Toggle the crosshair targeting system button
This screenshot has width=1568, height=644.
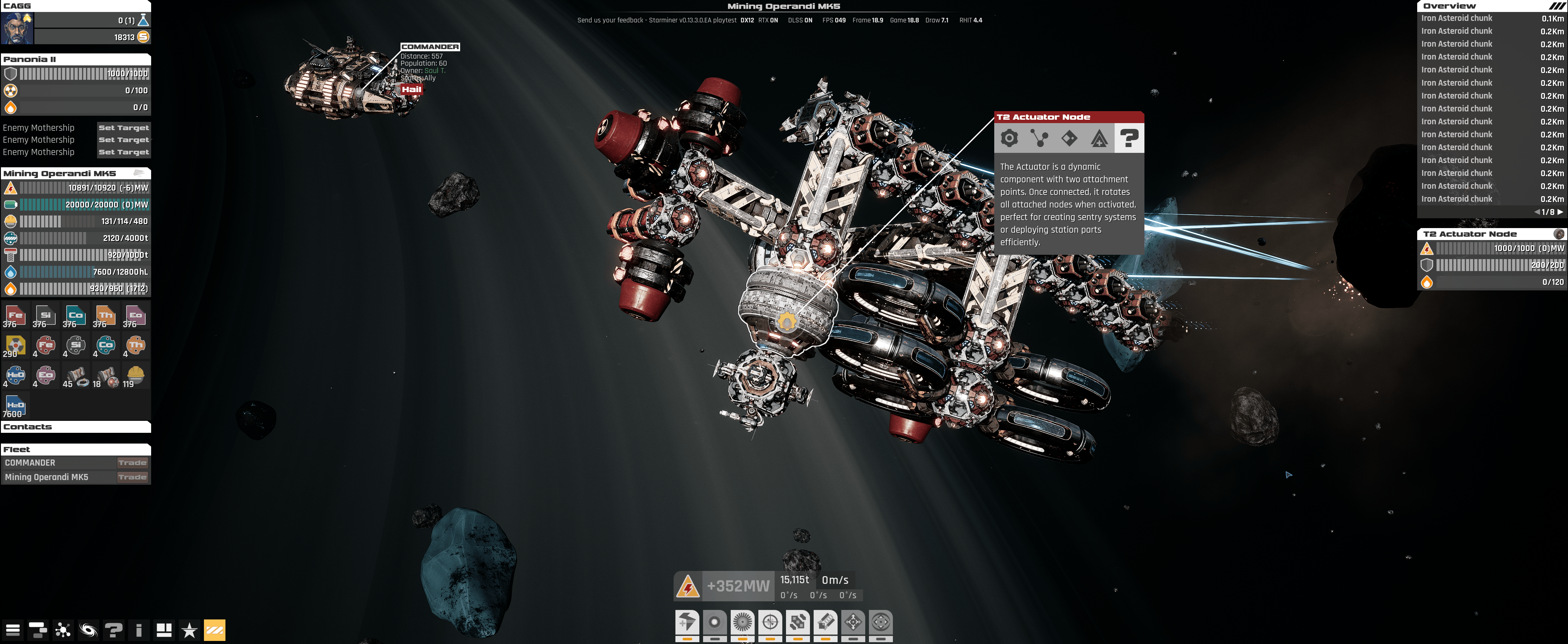pyautogui.click(x=770, y=622)
